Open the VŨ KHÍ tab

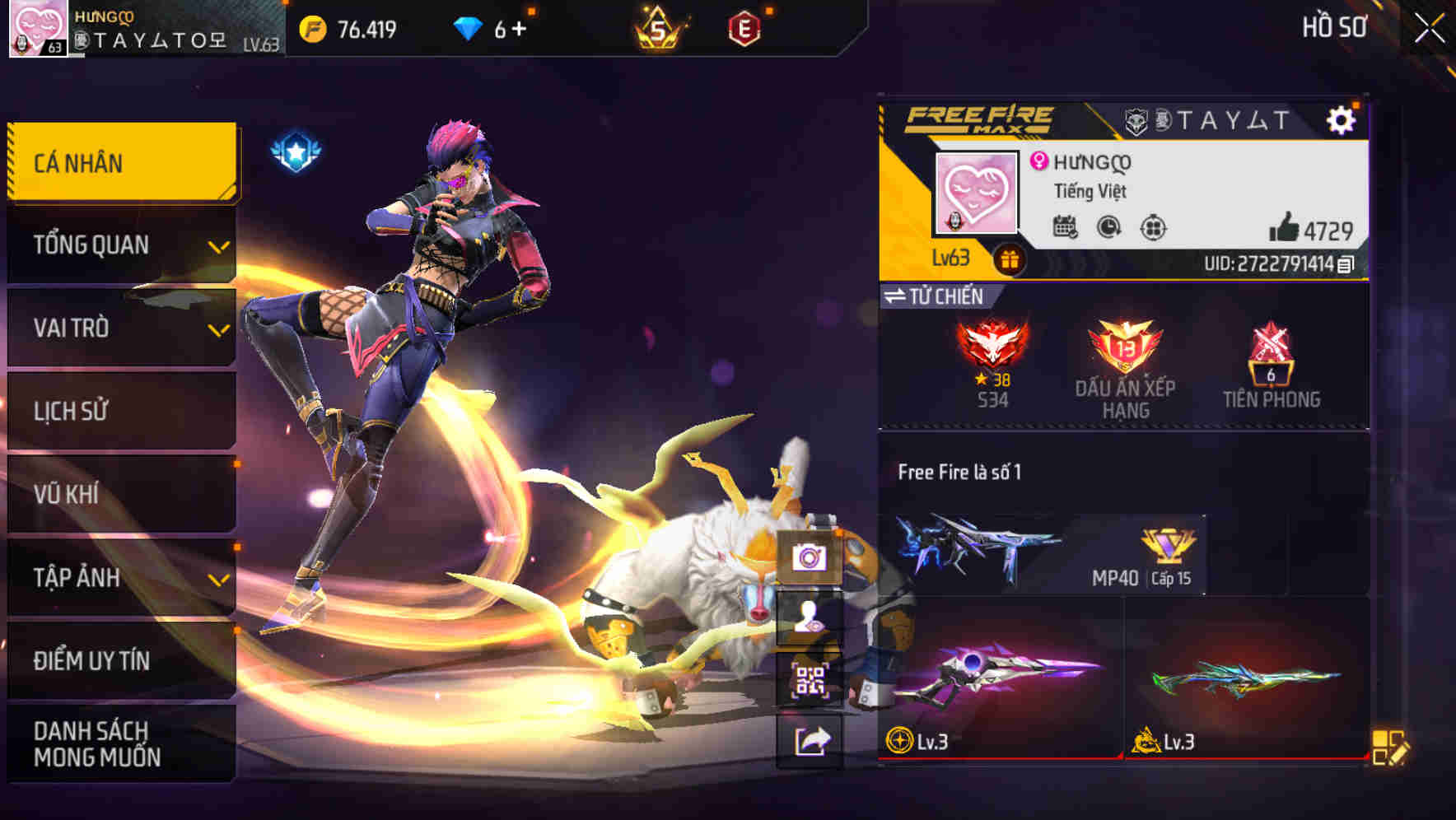[121, 495]
